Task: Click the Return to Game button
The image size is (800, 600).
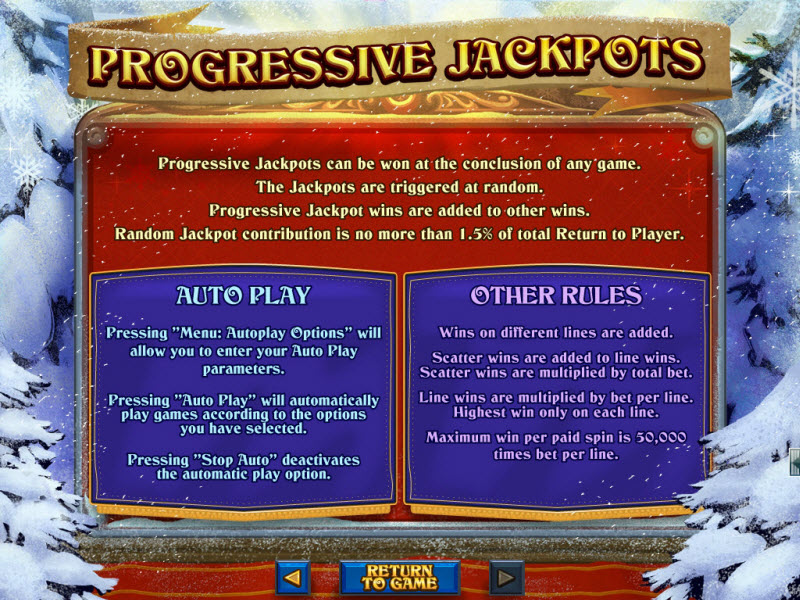Action: (x=399, y=577)
